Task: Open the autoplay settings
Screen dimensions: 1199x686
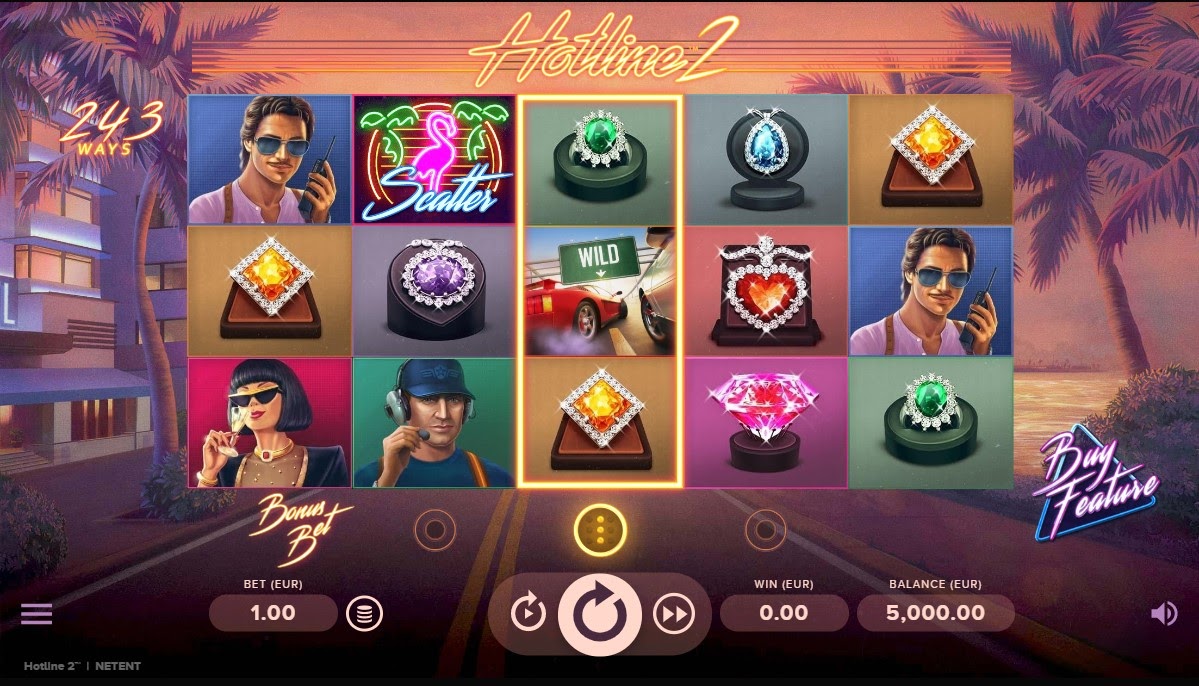Action: coord(528,613)
